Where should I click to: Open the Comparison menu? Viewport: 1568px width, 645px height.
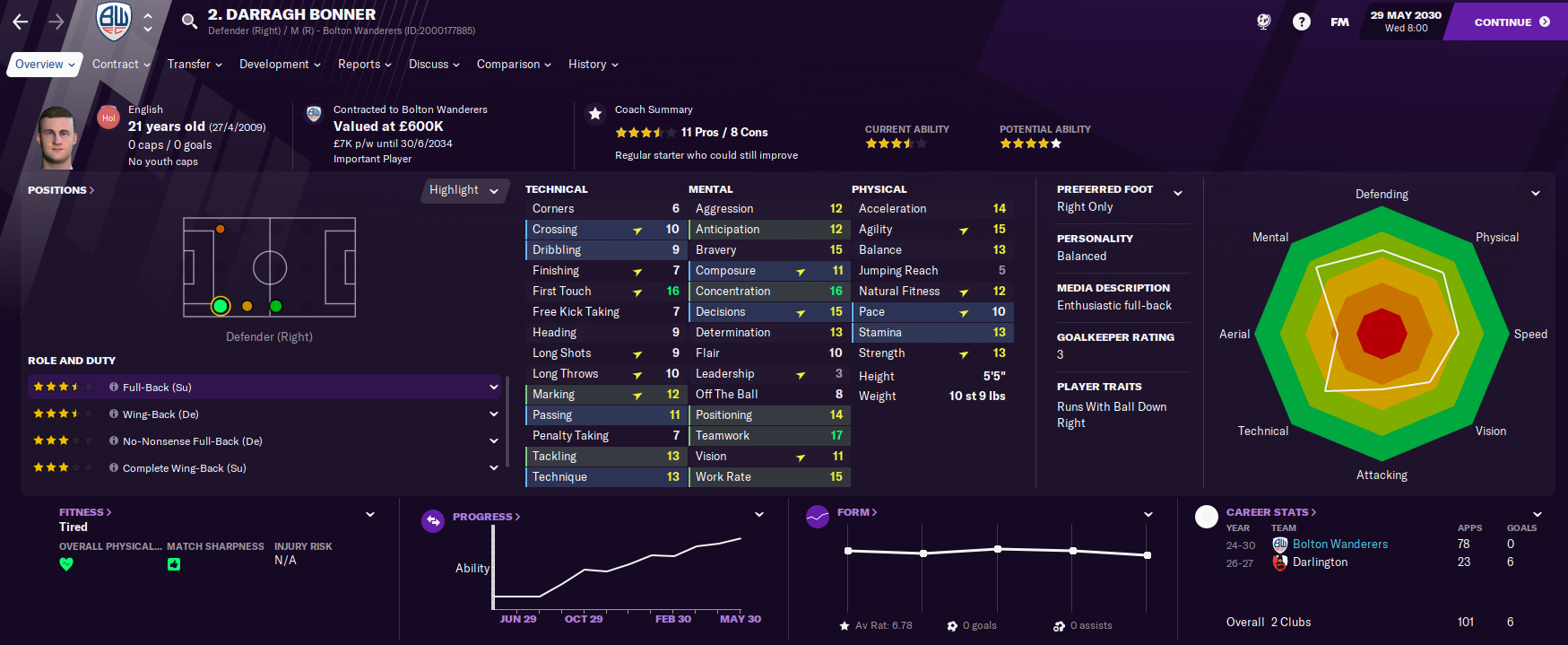(514, 65)
